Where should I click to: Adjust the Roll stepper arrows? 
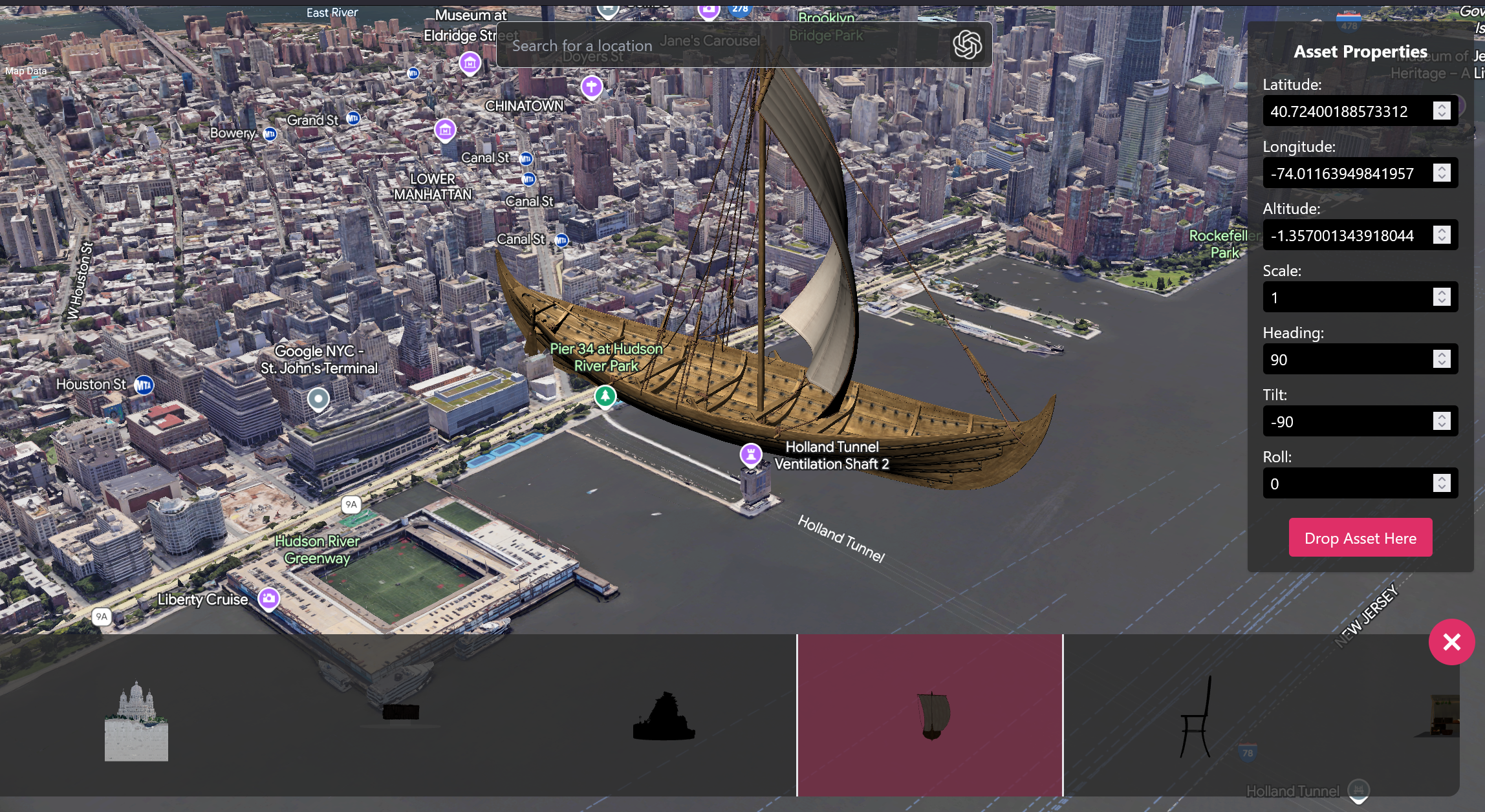(x=1442, y=484)
